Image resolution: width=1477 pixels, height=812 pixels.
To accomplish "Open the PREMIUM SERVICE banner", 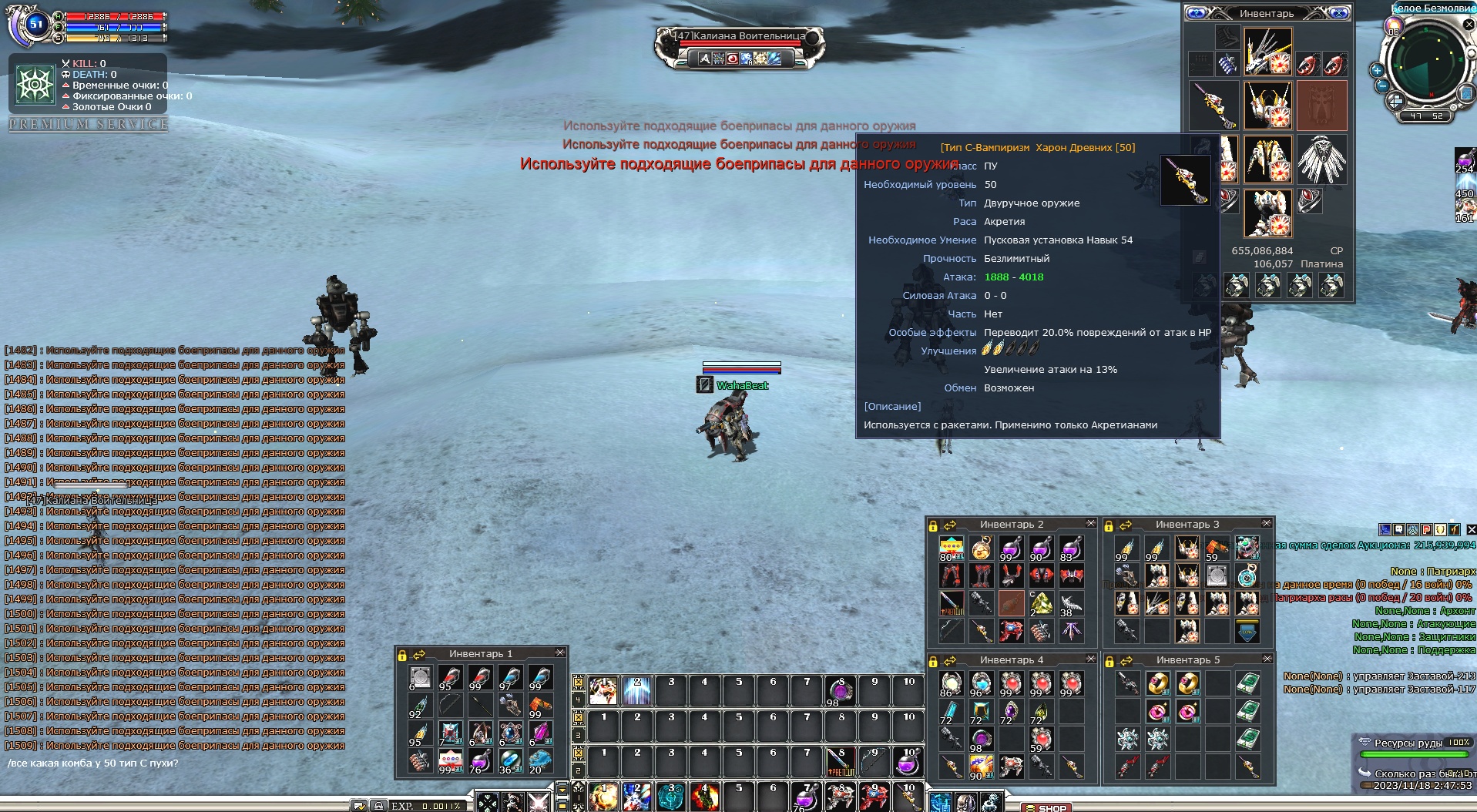I will click(x=88, y=124).
